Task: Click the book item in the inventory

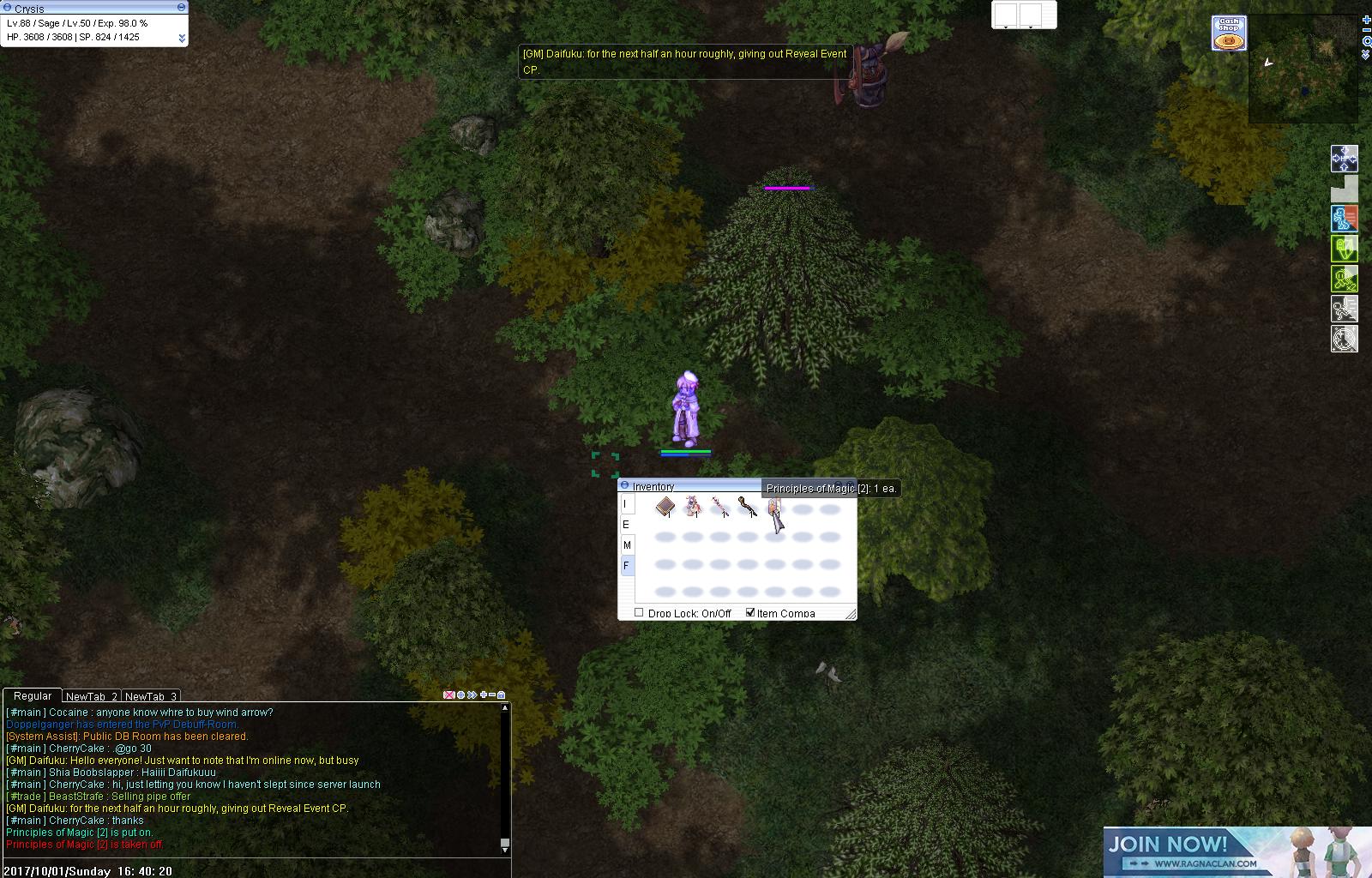Action: (x=664, y=508)
